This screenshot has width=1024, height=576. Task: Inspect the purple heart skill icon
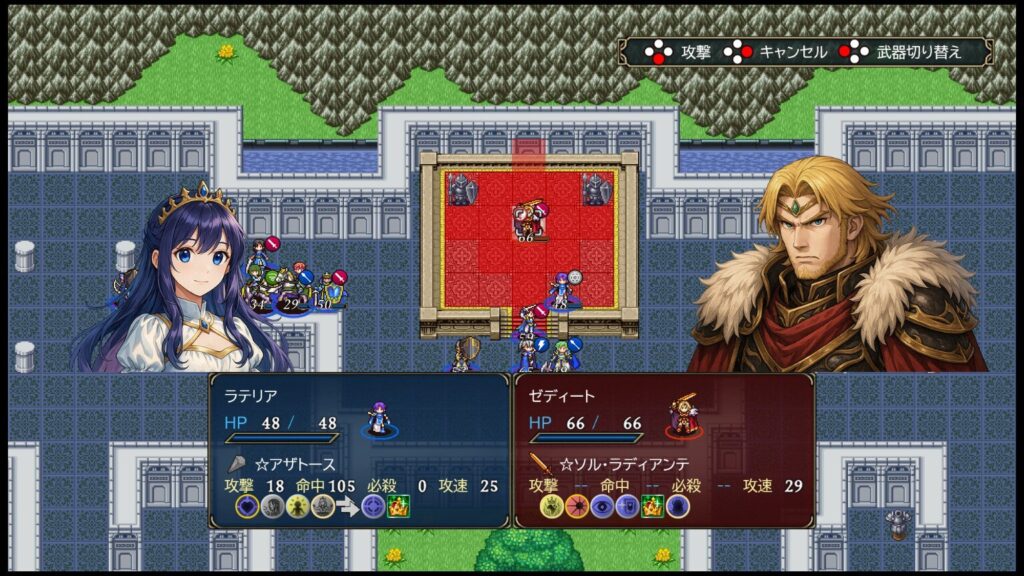pyautogui.click(x=247, y=507)
